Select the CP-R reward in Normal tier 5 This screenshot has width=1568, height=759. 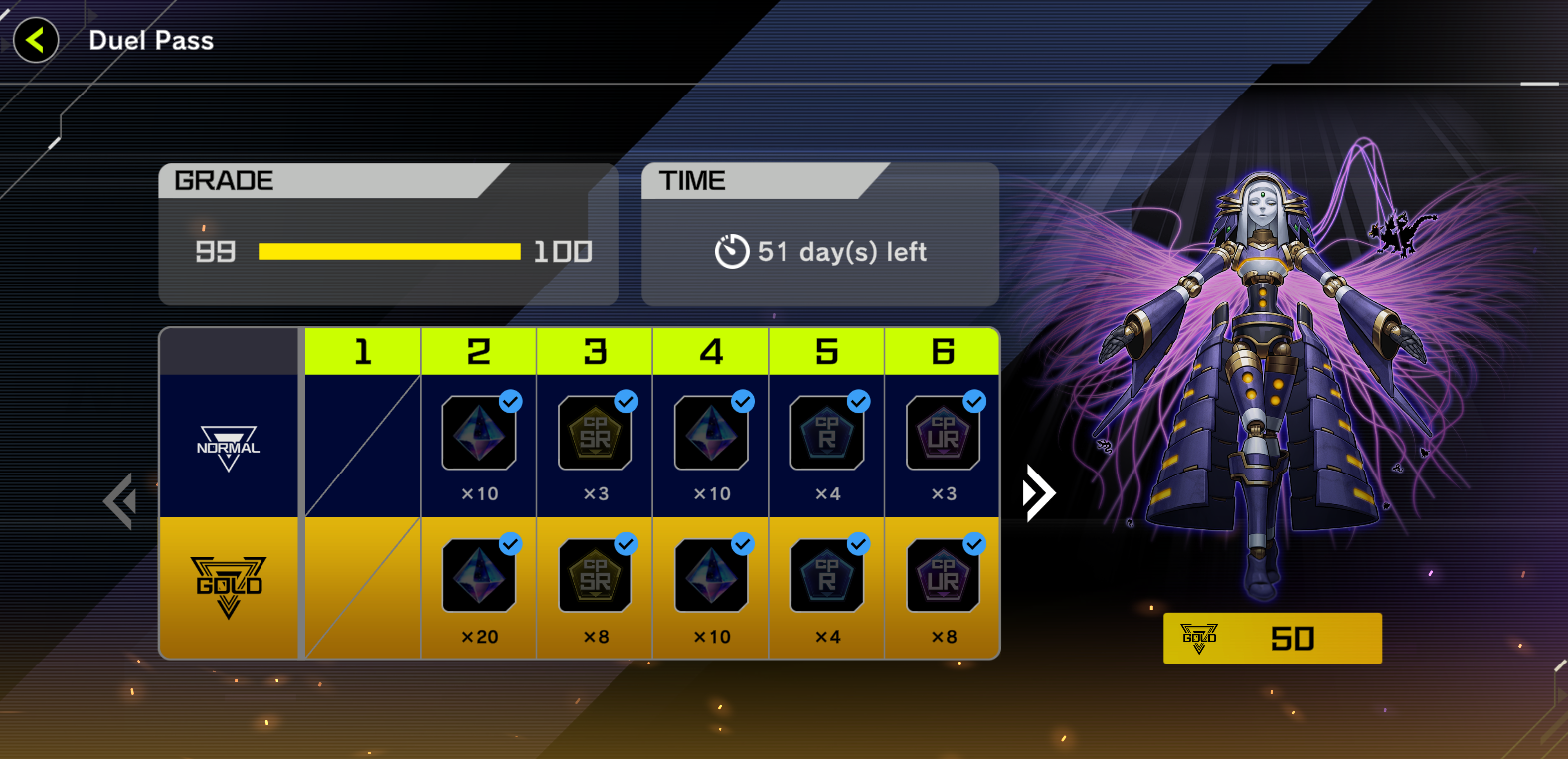(826, 432)
